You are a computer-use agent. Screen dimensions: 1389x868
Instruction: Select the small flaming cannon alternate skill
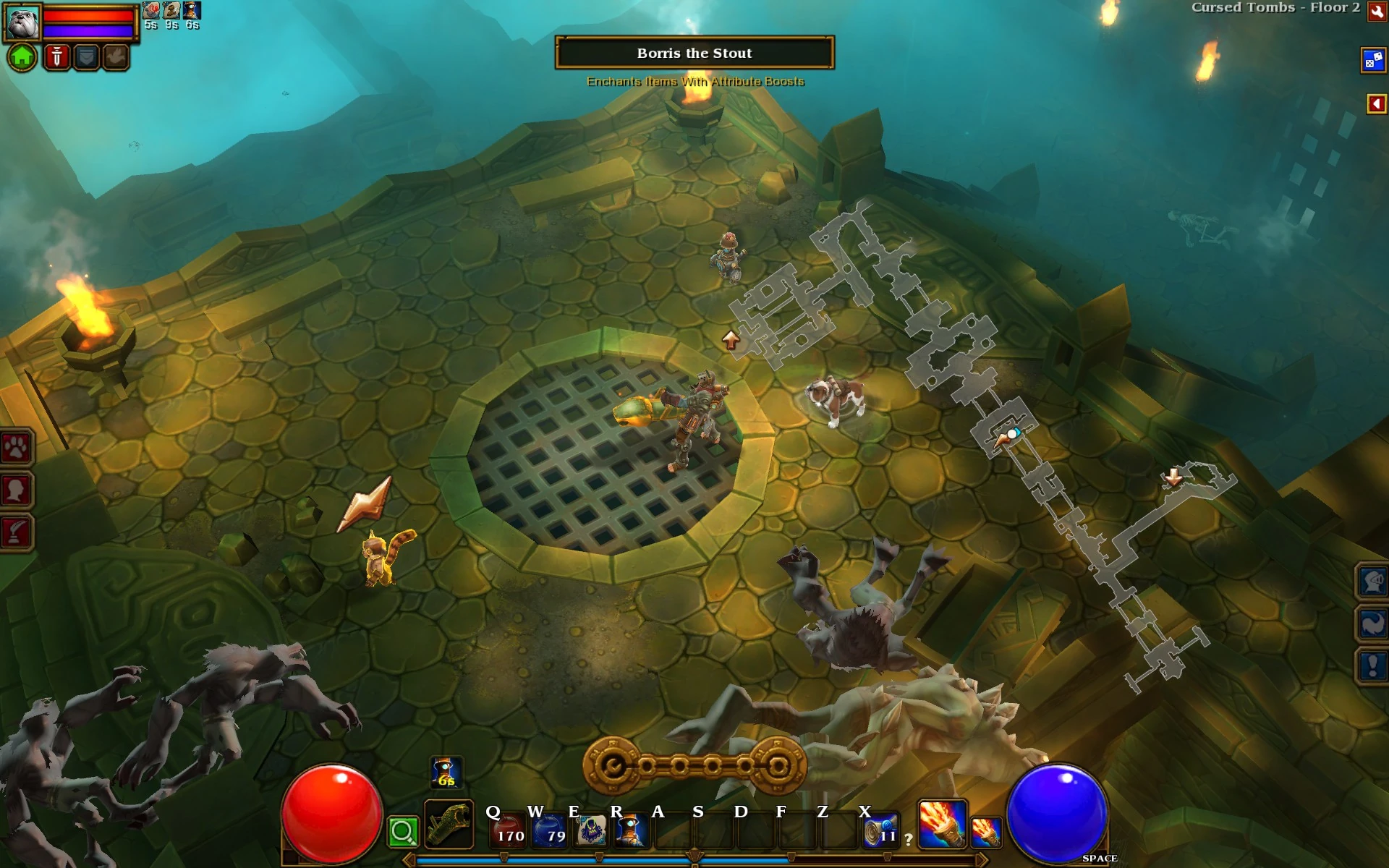coord(985,831)
